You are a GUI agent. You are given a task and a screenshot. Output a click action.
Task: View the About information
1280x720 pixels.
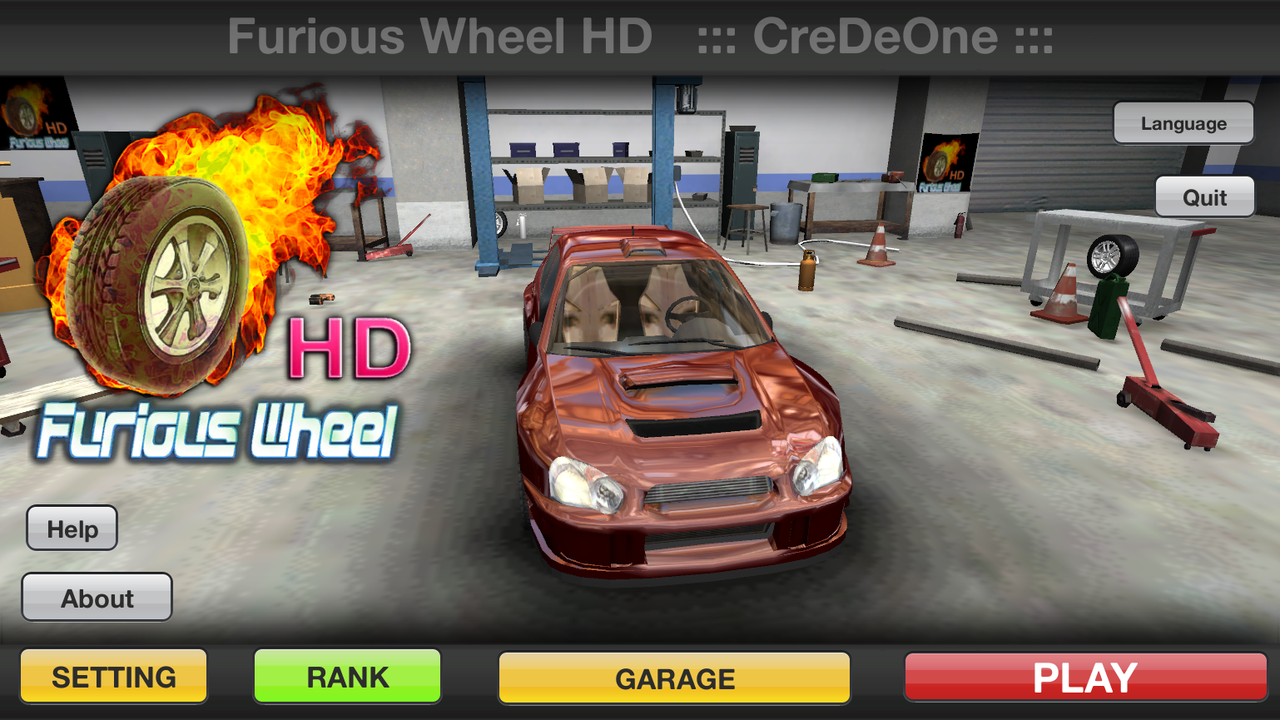[96, 597]
